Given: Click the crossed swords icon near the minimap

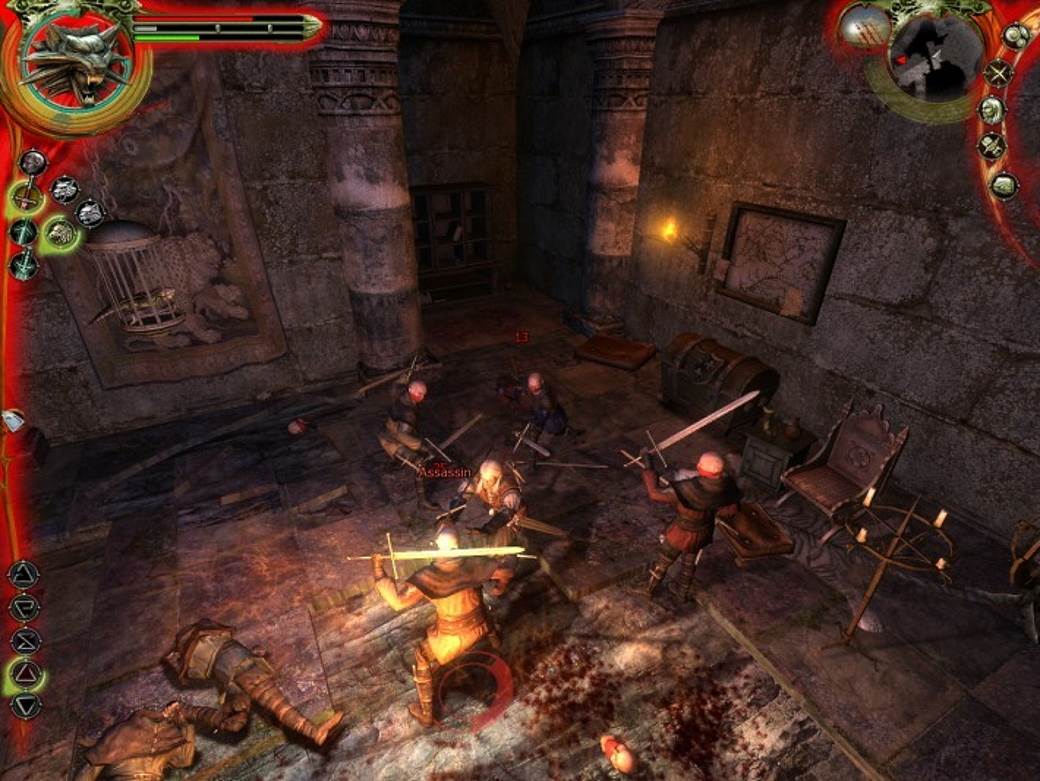Looking at the screenshot, I should click(x=997, y=73).
